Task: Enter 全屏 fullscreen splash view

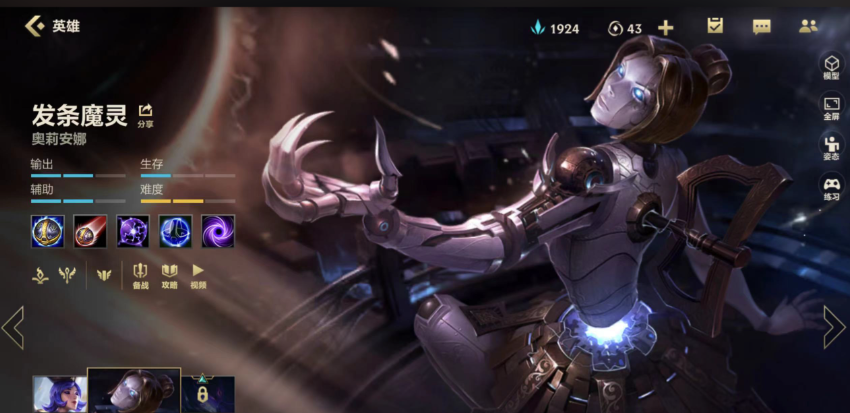Action: 831,107
